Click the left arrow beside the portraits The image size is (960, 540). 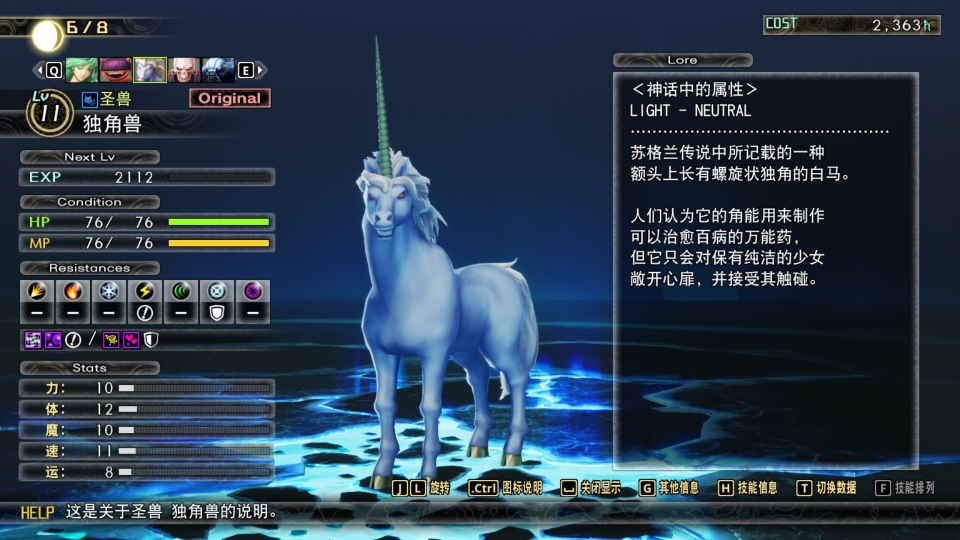tap(40, 70)
